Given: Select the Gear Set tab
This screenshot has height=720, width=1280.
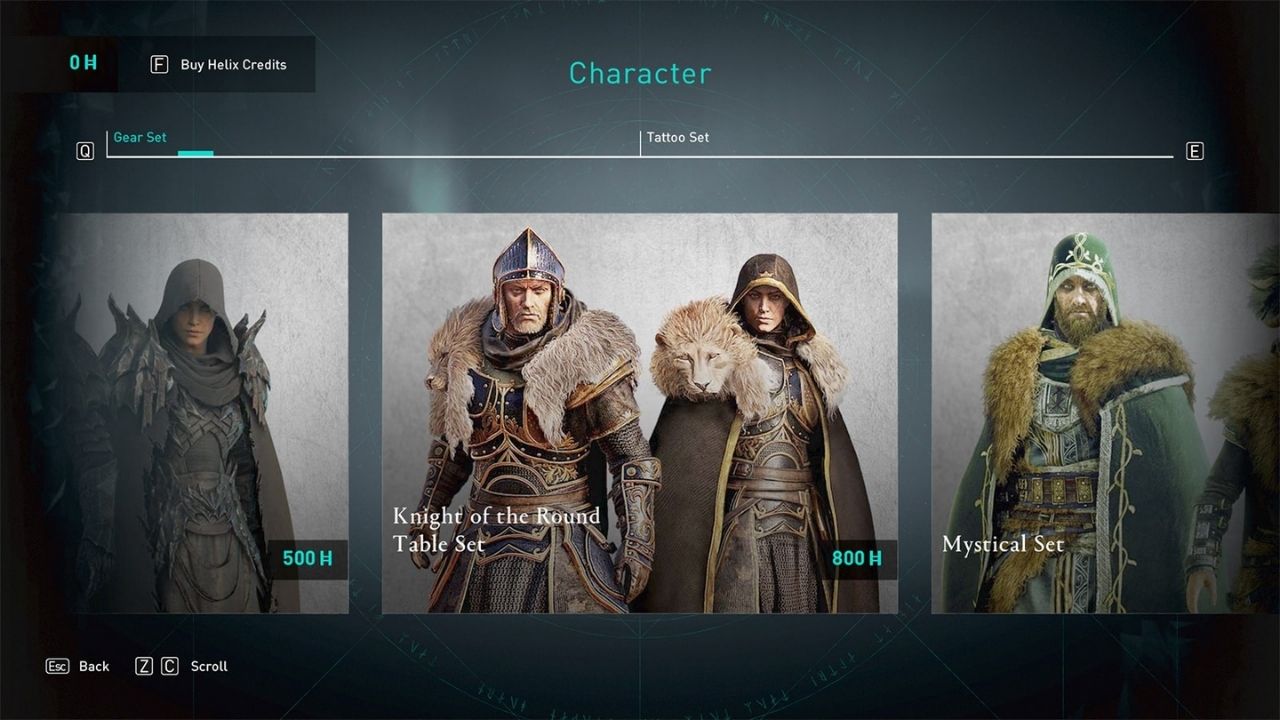Looking at the screenshot, I should [x=140, y=137].
